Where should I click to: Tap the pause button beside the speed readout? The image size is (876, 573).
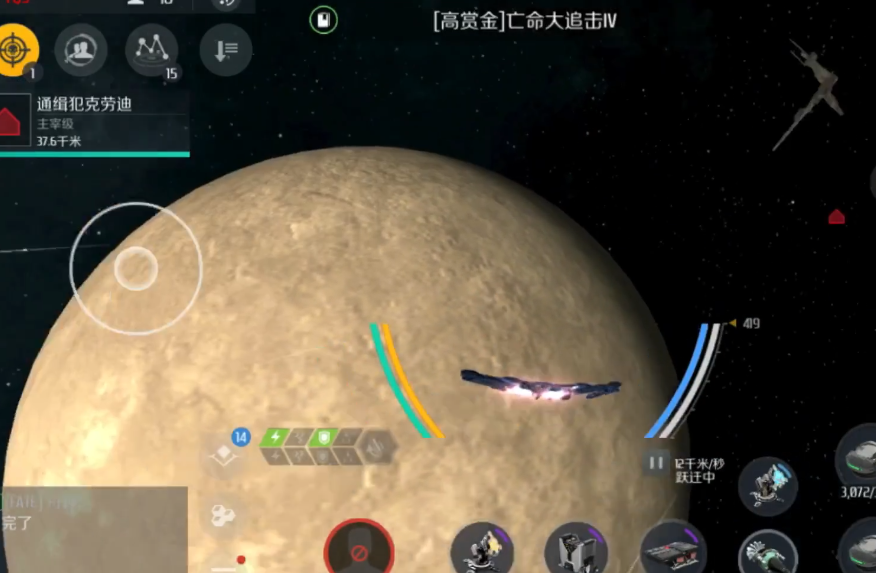click(x=656, y=463)
